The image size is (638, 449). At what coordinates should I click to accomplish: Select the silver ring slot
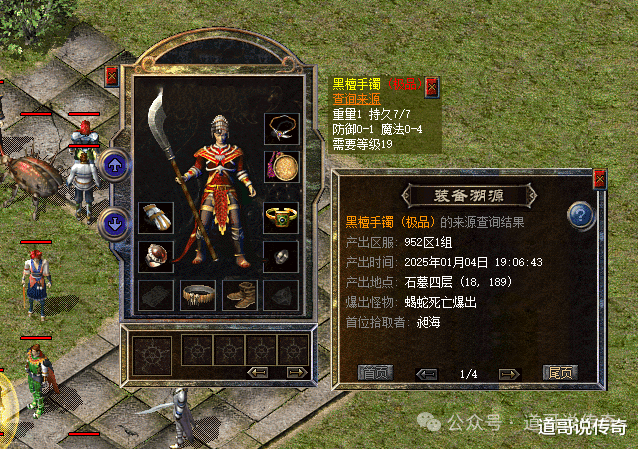pos(282,255)
